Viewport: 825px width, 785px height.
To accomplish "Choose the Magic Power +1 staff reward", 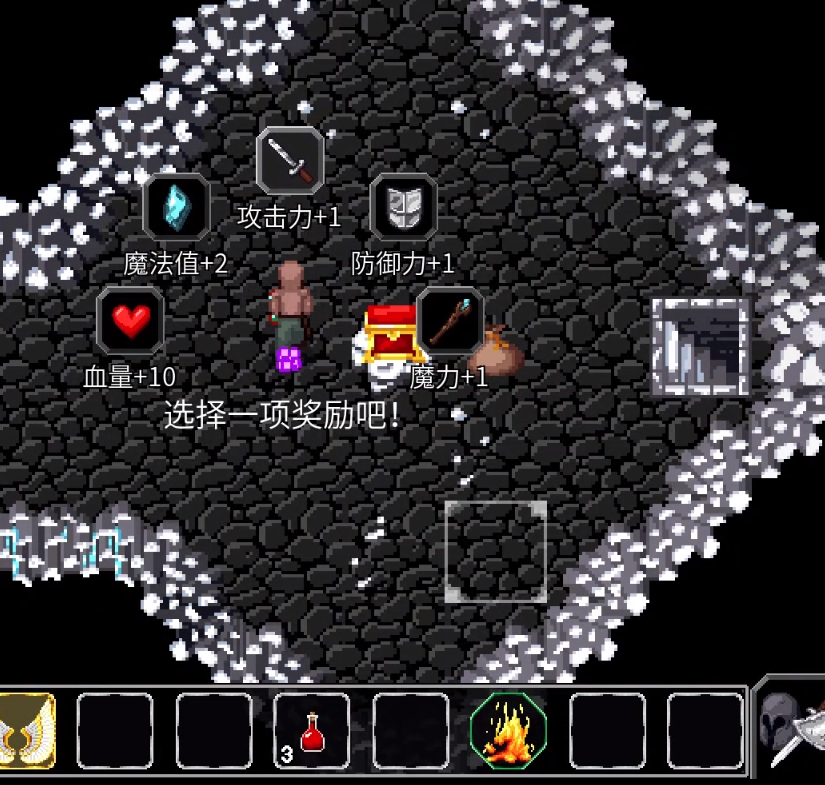I will click(x=450, y=320).
